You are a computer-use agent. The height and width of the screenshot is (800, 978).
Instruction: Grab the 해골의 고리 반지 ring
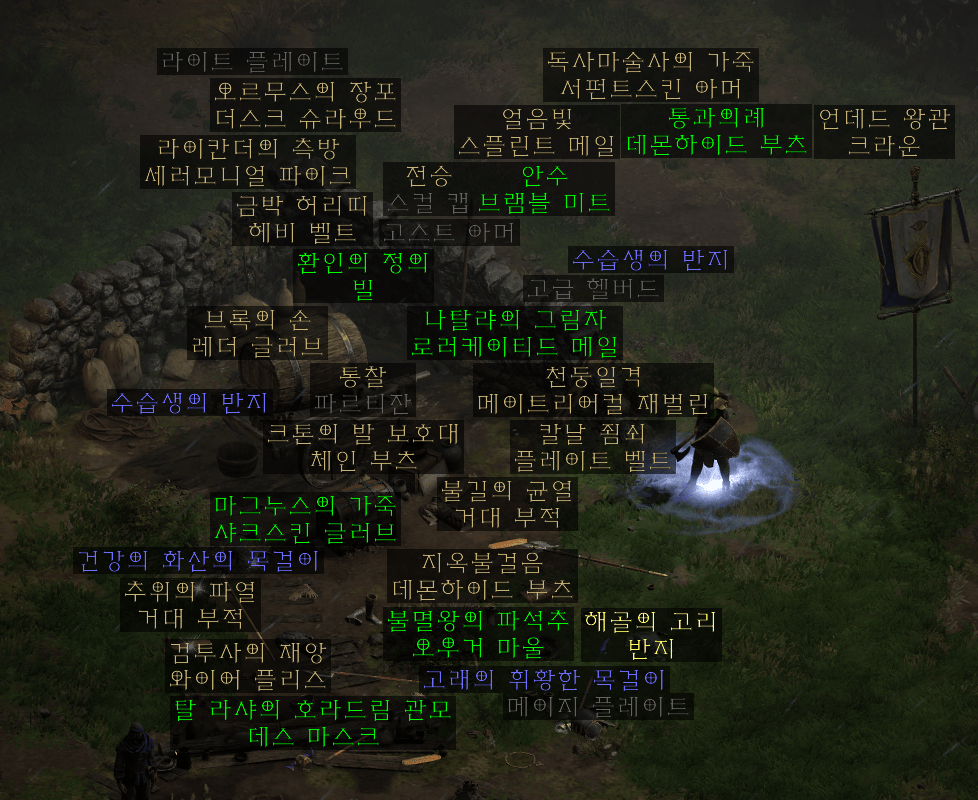[x=651, y=634]
